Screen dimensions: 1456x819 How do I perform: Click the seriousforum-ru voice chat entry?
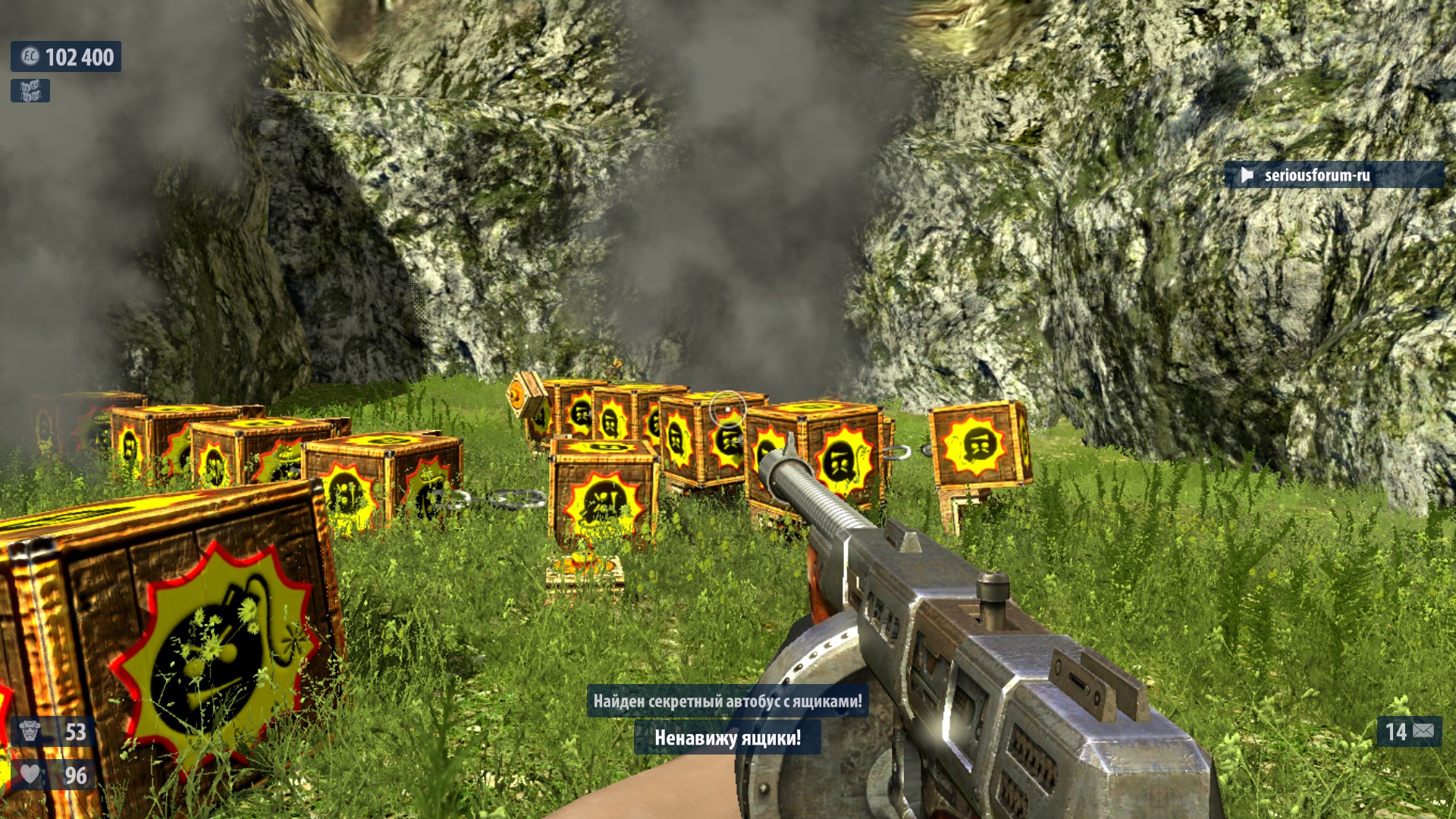(x=1333, y=175)
